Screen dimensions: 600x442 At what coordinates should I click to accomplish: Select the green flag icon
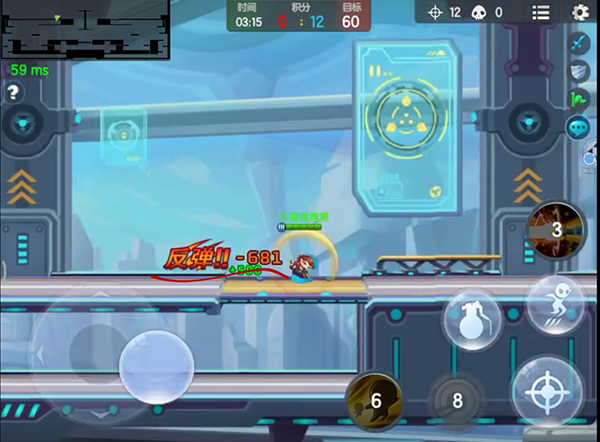tap(579, 99)
